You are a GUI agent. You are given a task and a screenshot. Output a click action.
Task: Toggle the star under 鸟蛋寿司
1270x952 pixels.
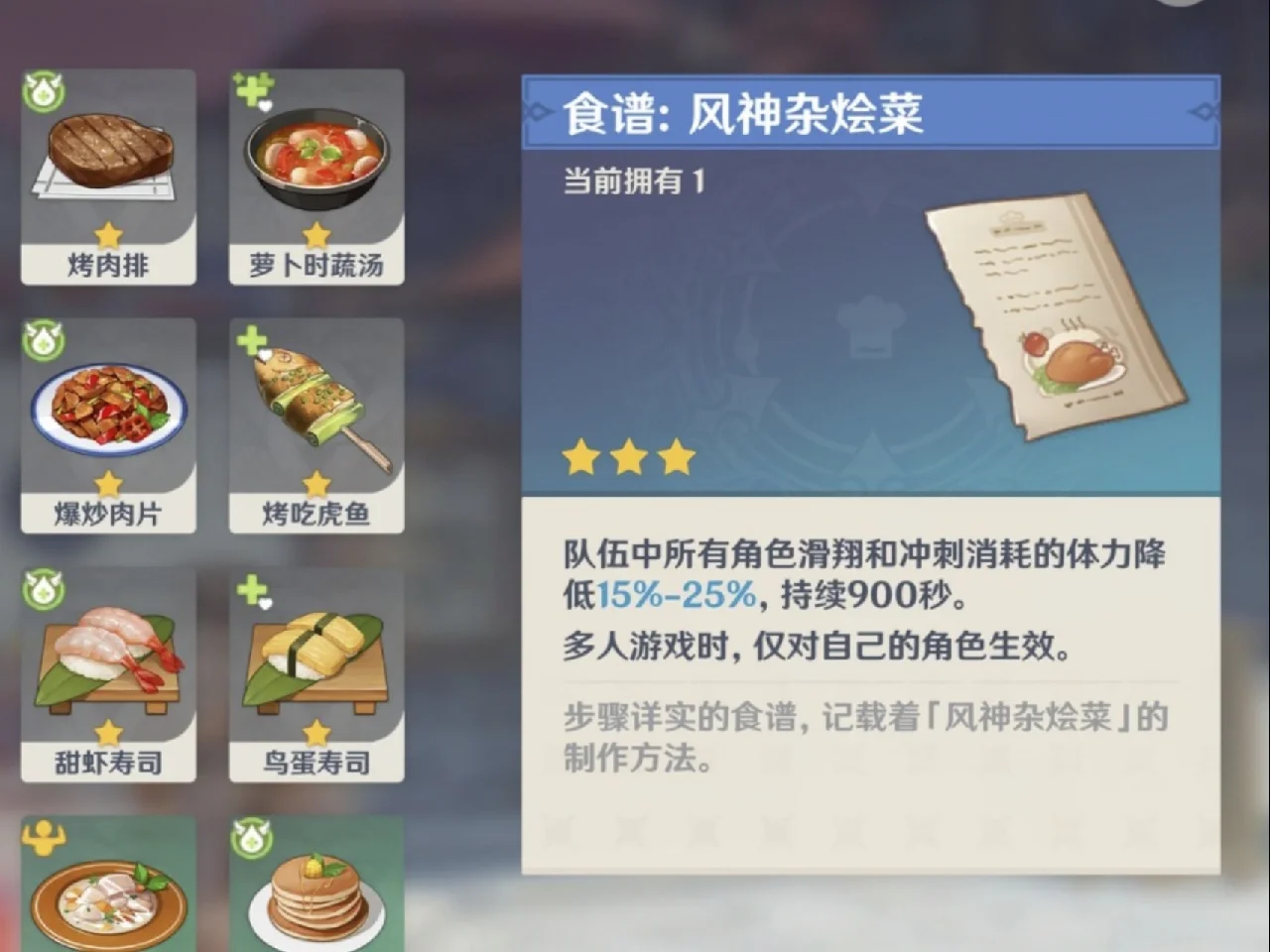coord(316,732)
